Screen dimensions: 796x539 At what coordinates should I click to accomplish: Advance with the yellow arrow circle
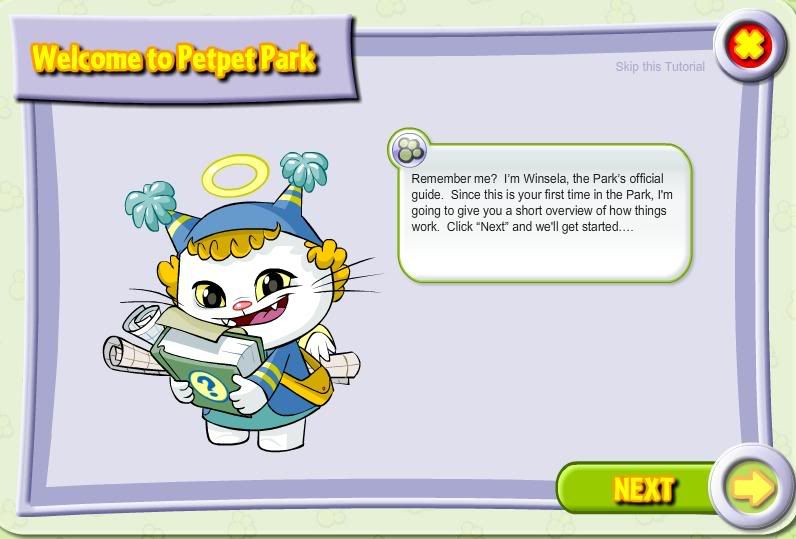tap(751, 488)
